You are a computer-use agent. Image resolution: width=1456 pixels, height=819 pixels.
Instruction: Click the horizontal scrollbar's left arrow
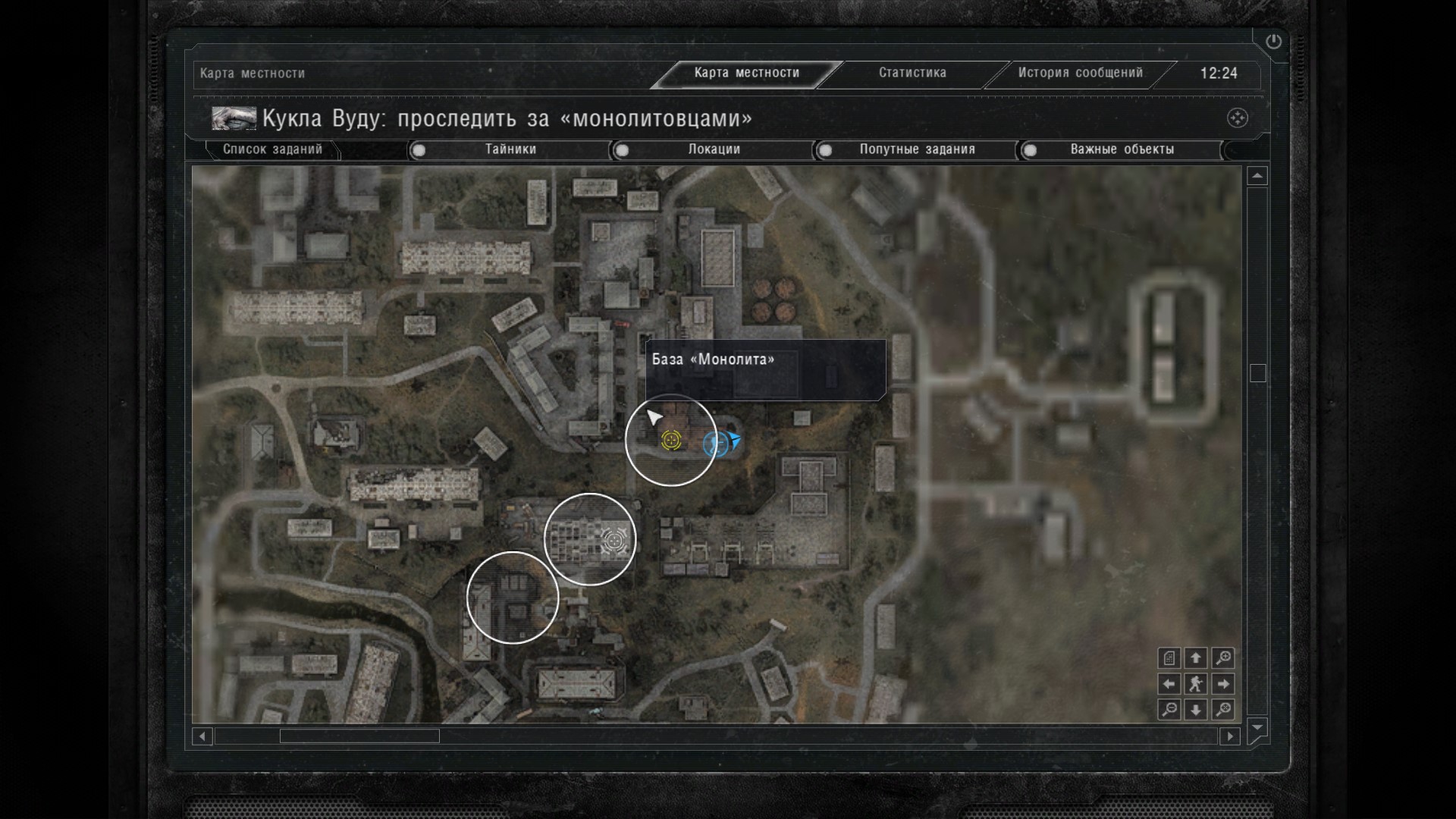[202, 736]
